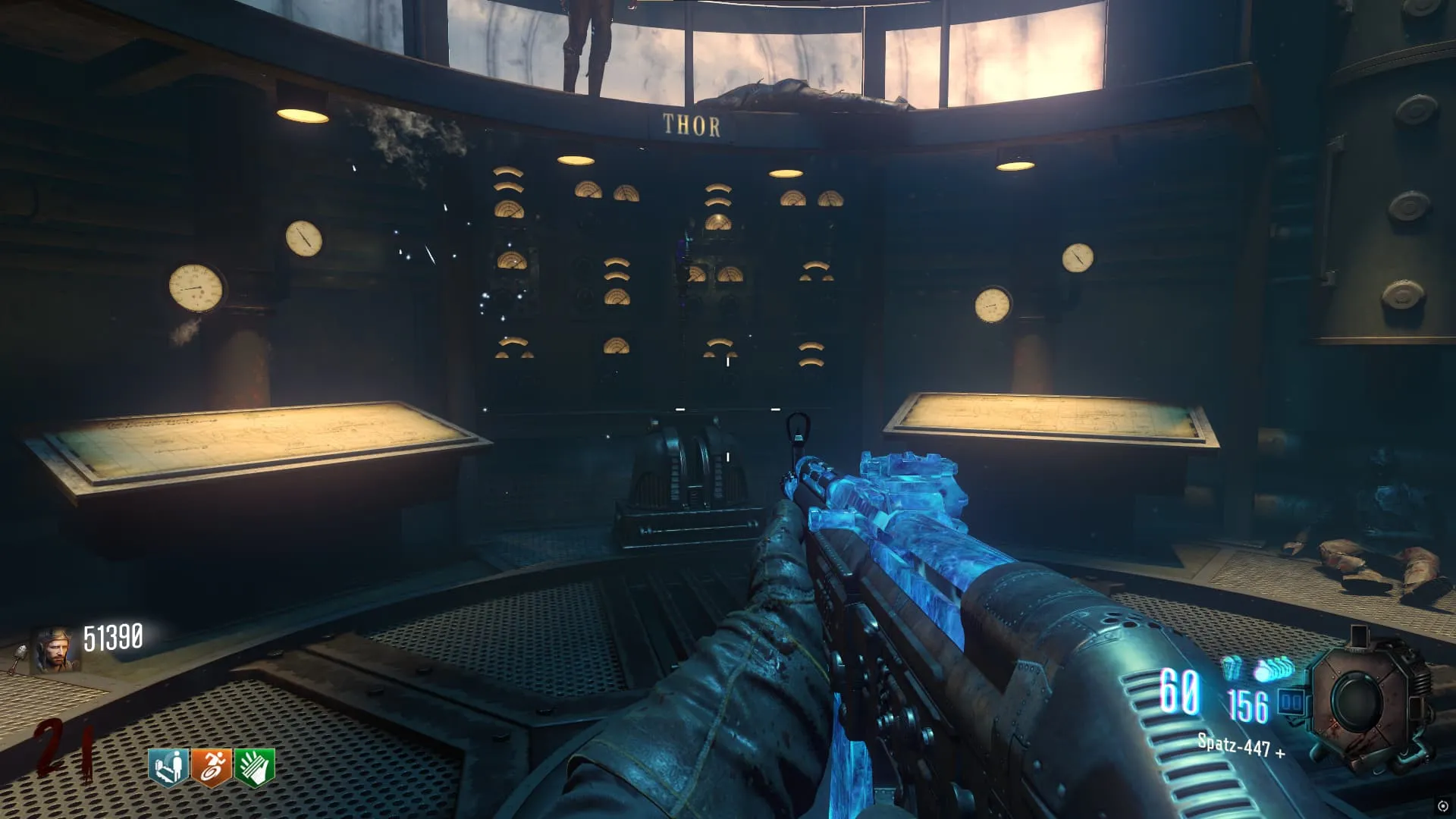Click the Spatz-447 + weapon name
The image size is (1456, 819).
point(1241,745)
